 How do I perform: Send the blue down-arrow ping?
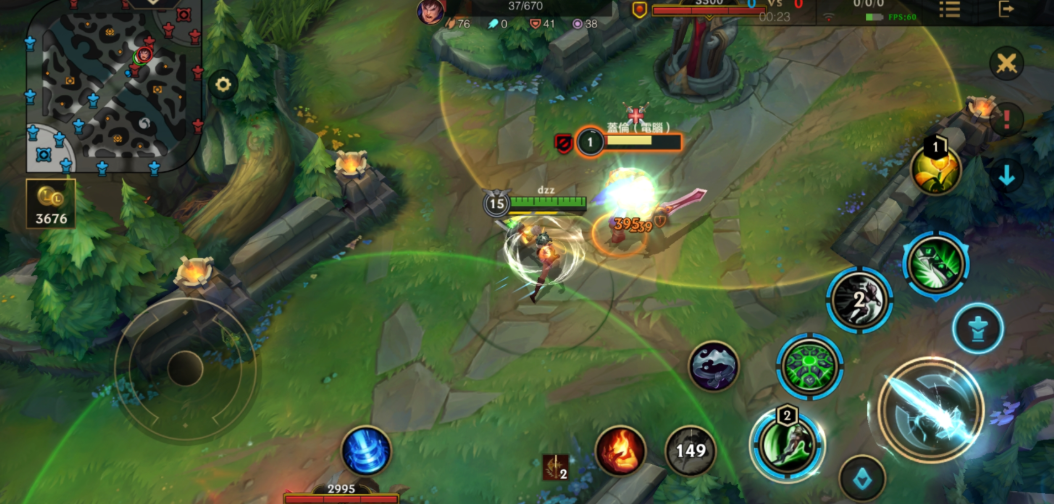1006,175
